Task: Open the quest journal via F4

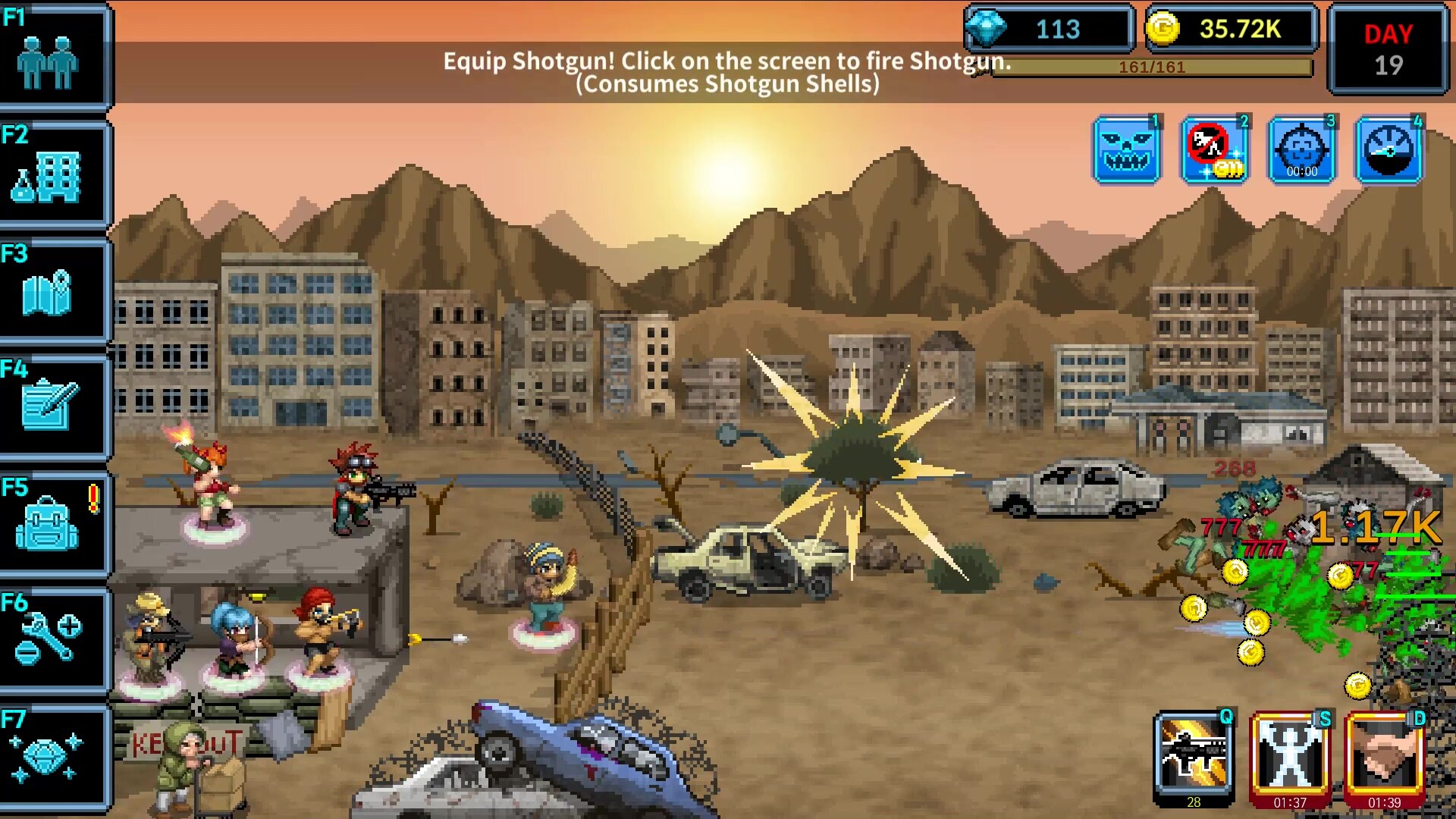Action: pyautogui.click(x=53, y=406)
